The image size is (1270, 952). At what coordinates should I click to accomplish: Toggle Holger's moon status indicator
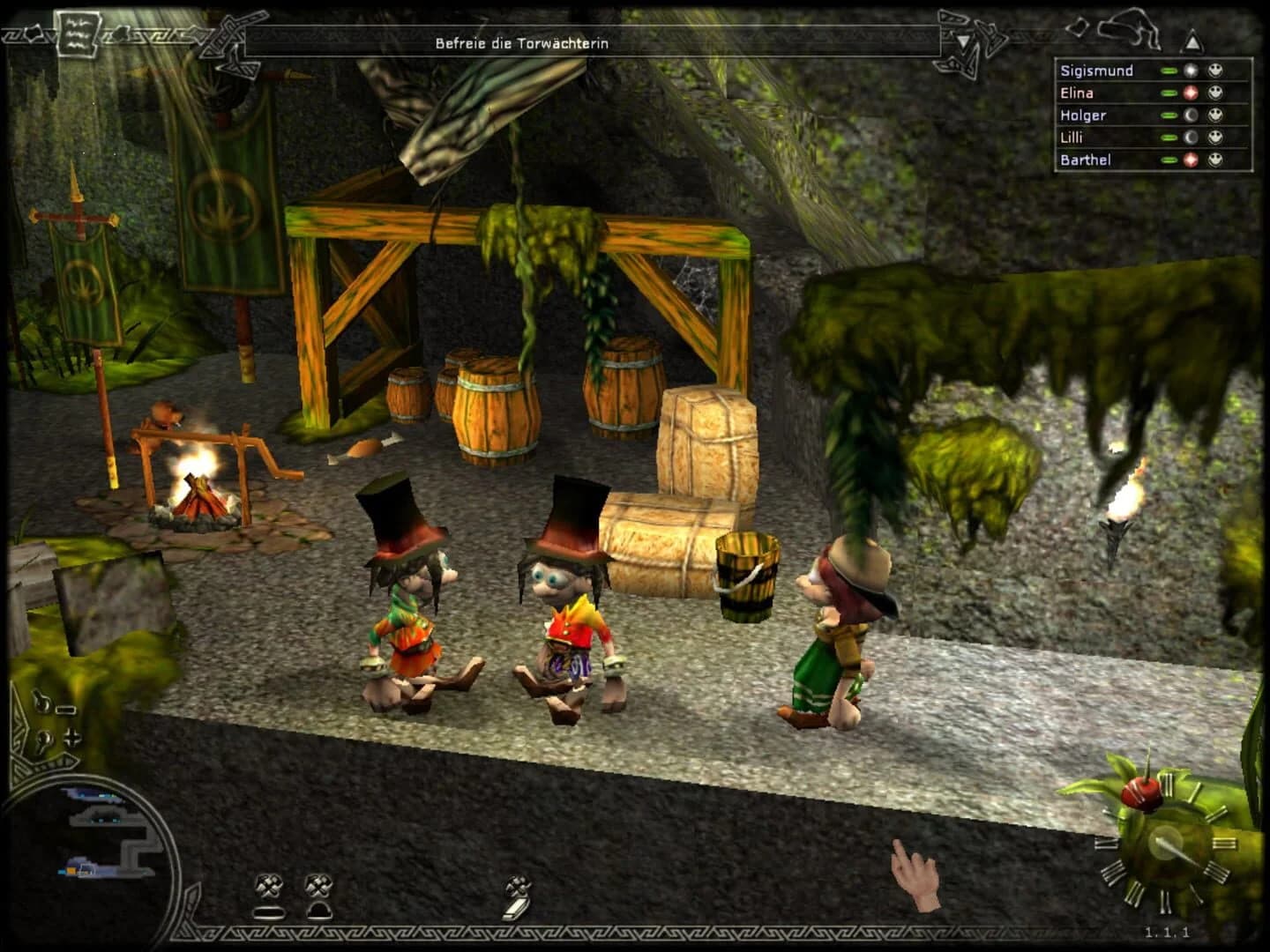coord(1192,115)
